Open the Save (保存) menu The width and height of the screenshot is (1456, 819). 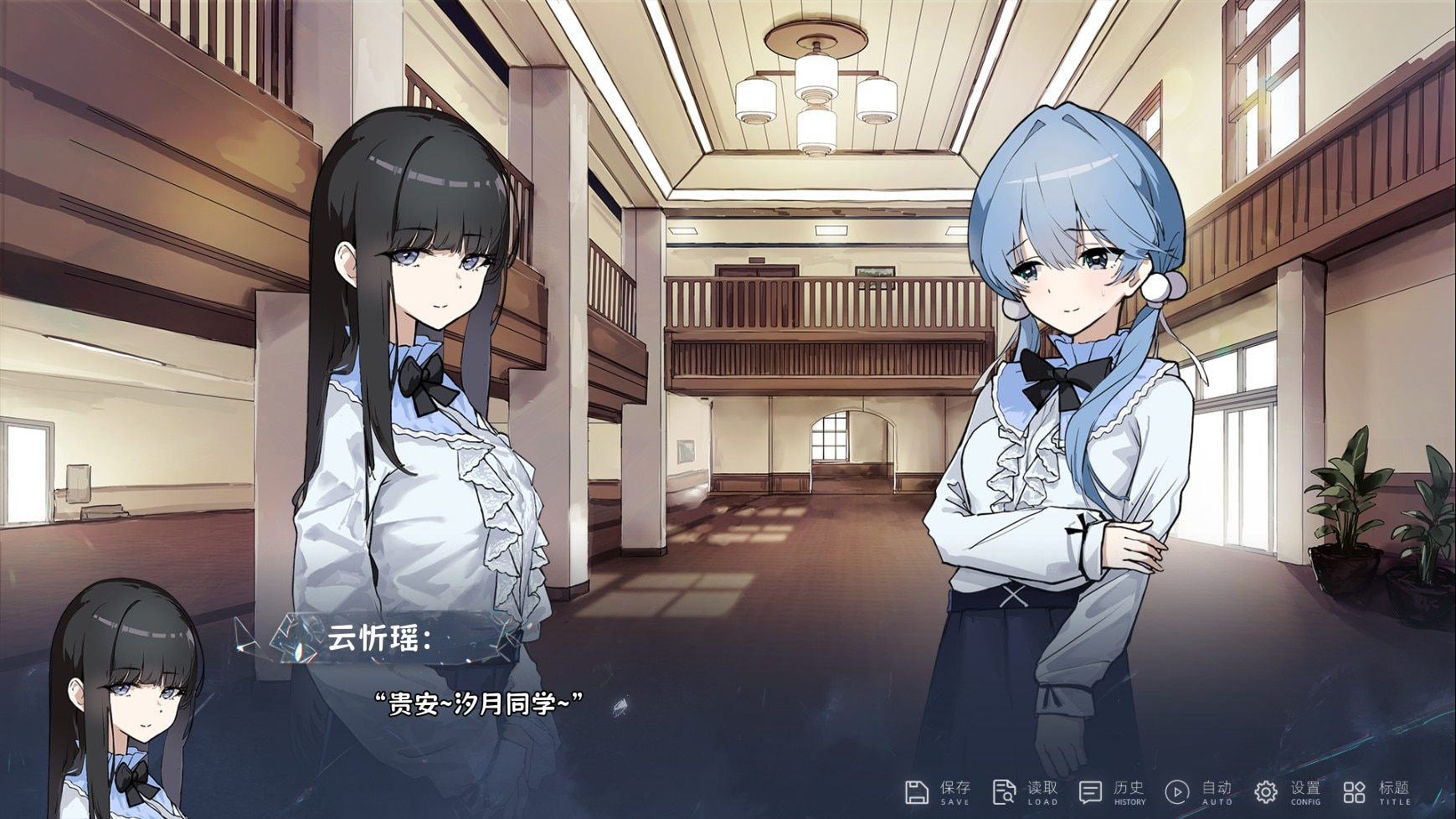(x=938, y=791)
